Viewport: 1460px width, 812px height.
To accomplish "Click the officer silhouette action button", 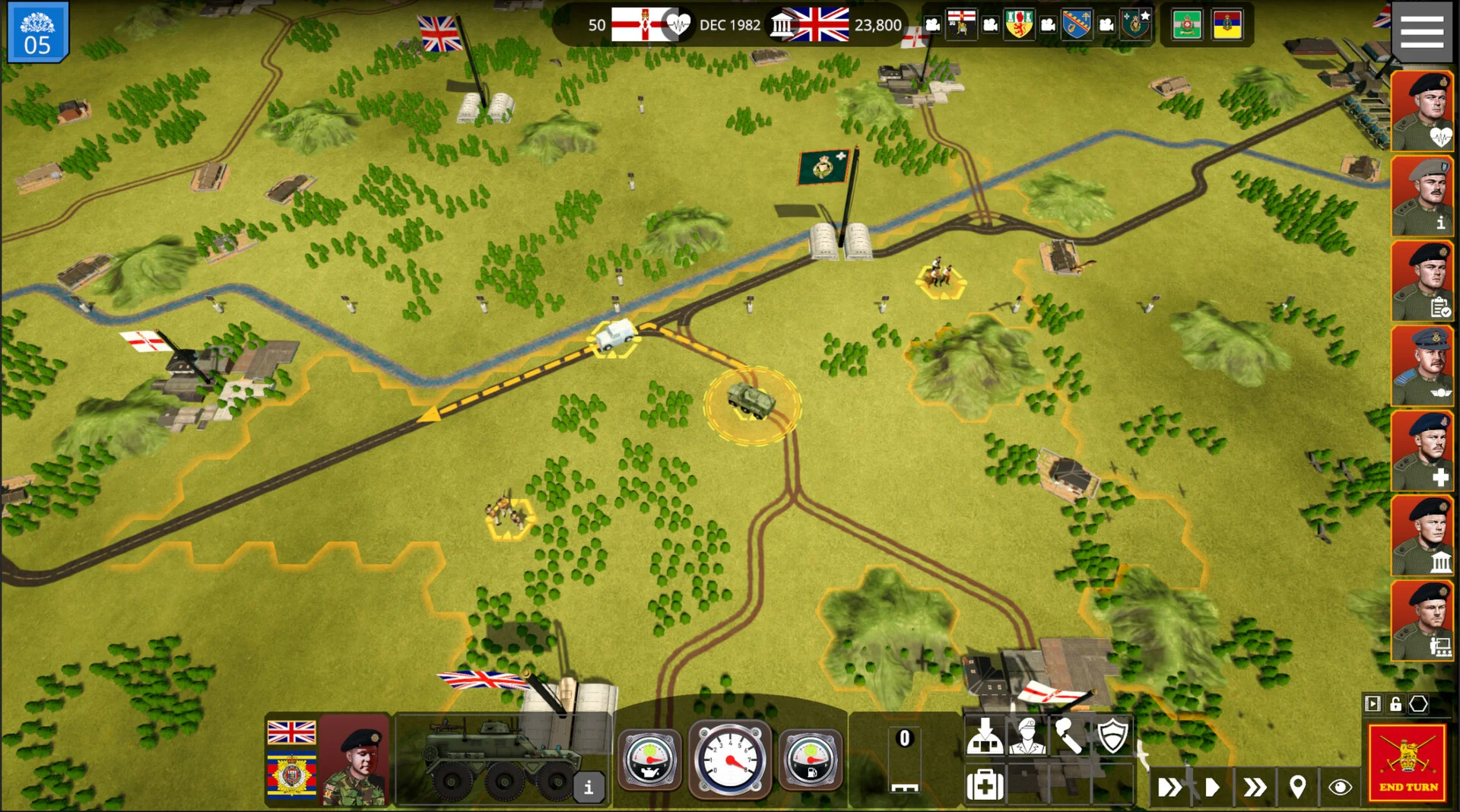I will [1027, 737].
